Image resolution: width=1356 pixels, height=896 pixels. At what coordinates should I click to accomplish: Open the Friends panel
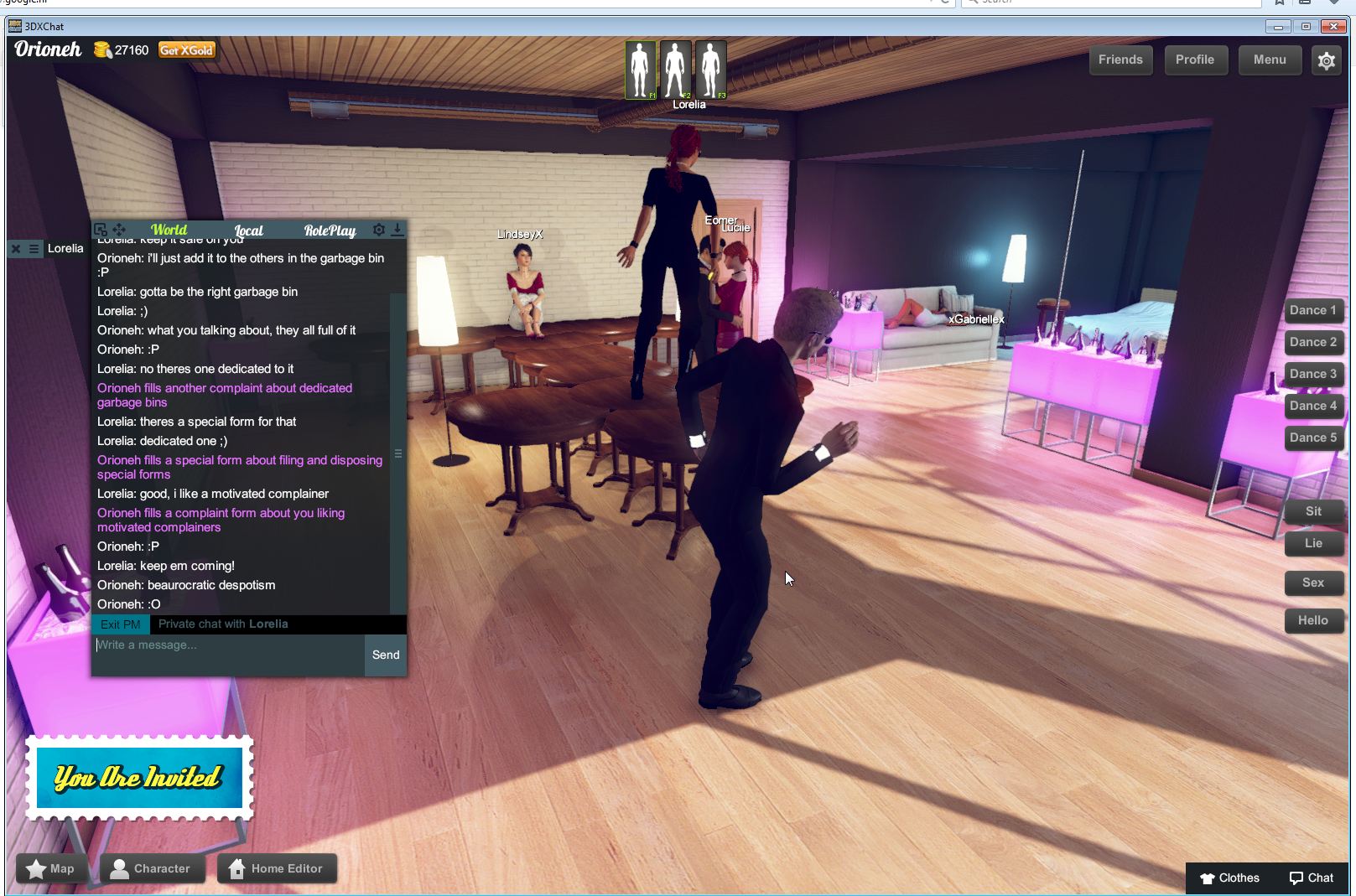tap(1120, 60)
